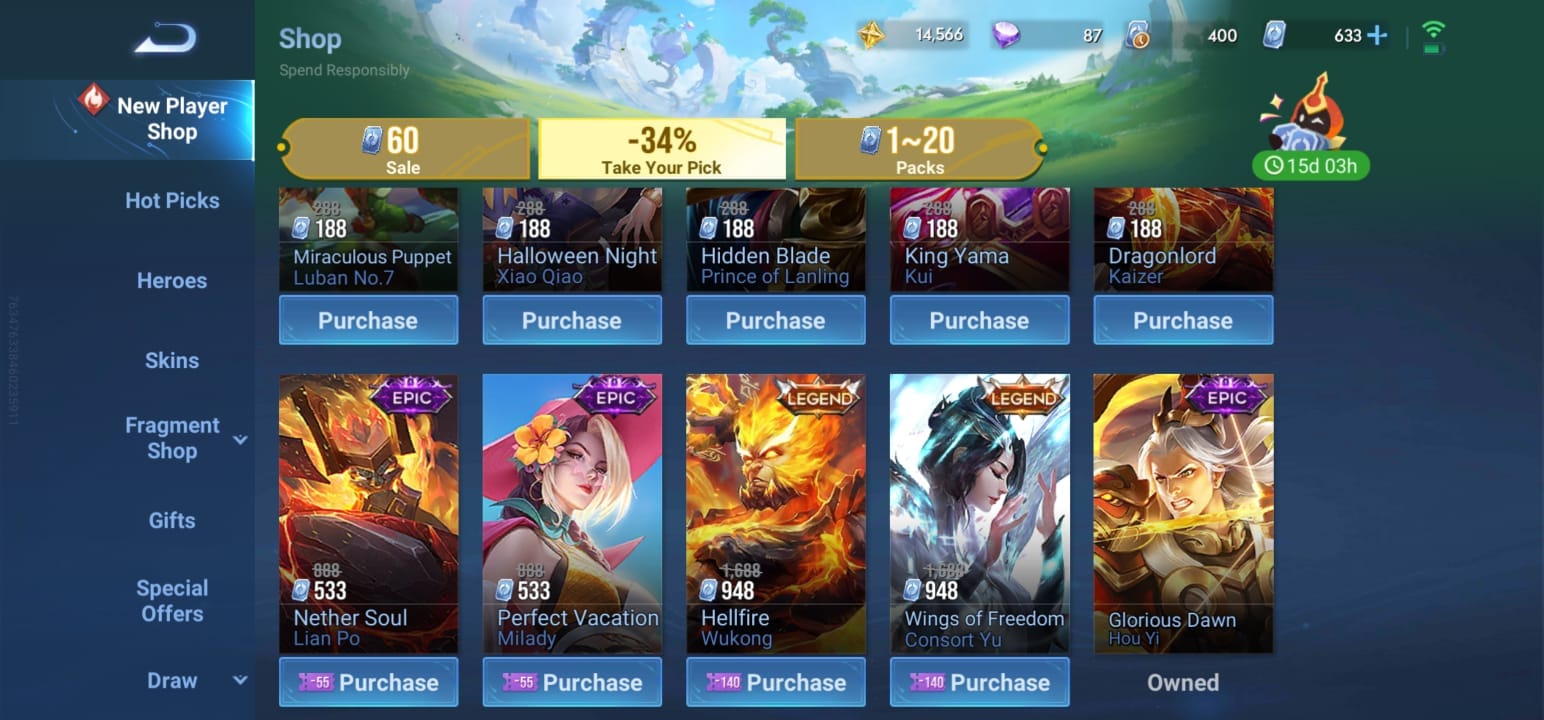The width and height of the screenshot is (1544, 720).
Task: Purchase the Hellfire Wukong skin
Action: [x=775, y=682]
